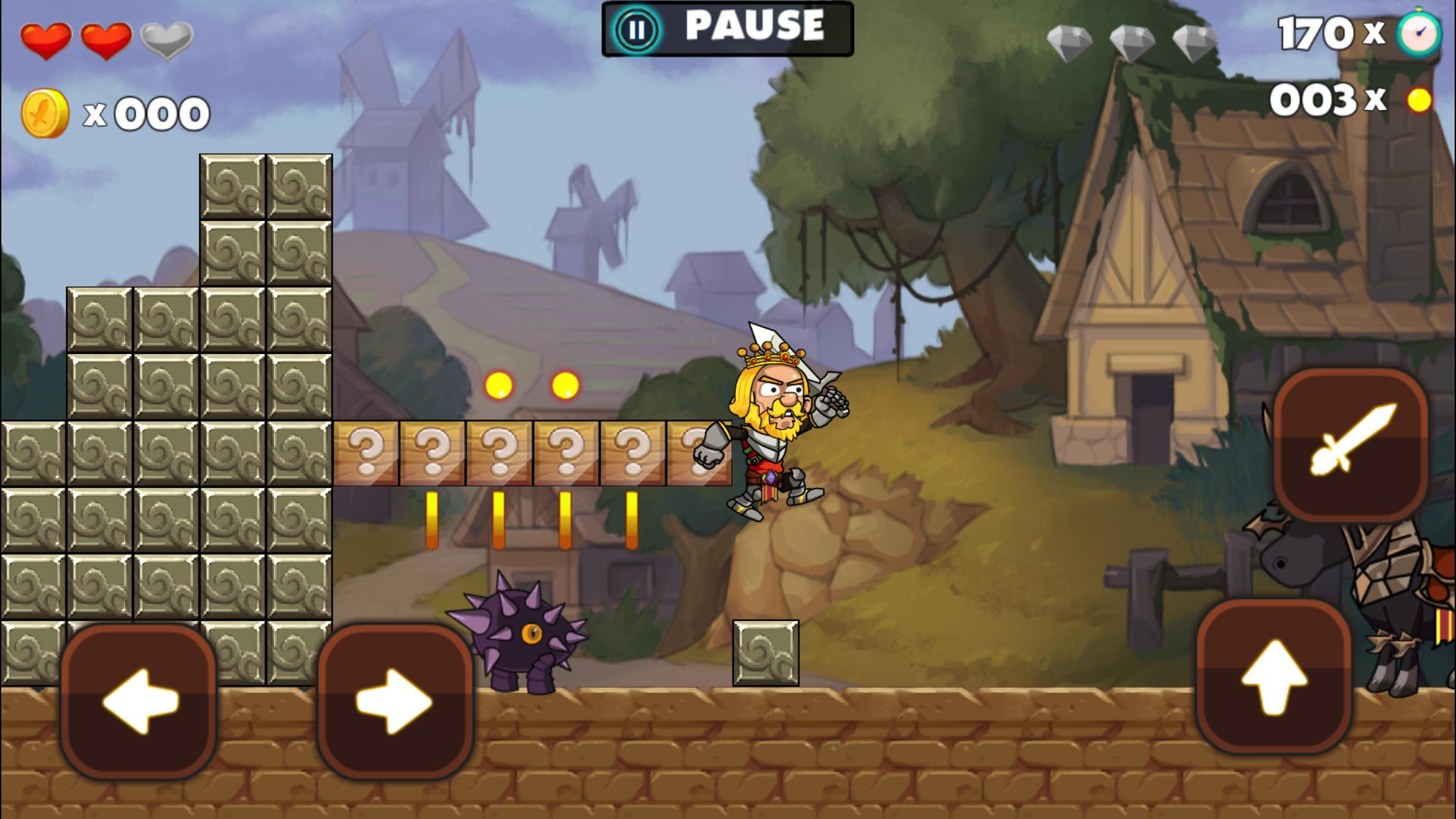This screenshot has height=819, width=1456.
Task: Jump using the up arrow button
Action: tap(1274, 677)
